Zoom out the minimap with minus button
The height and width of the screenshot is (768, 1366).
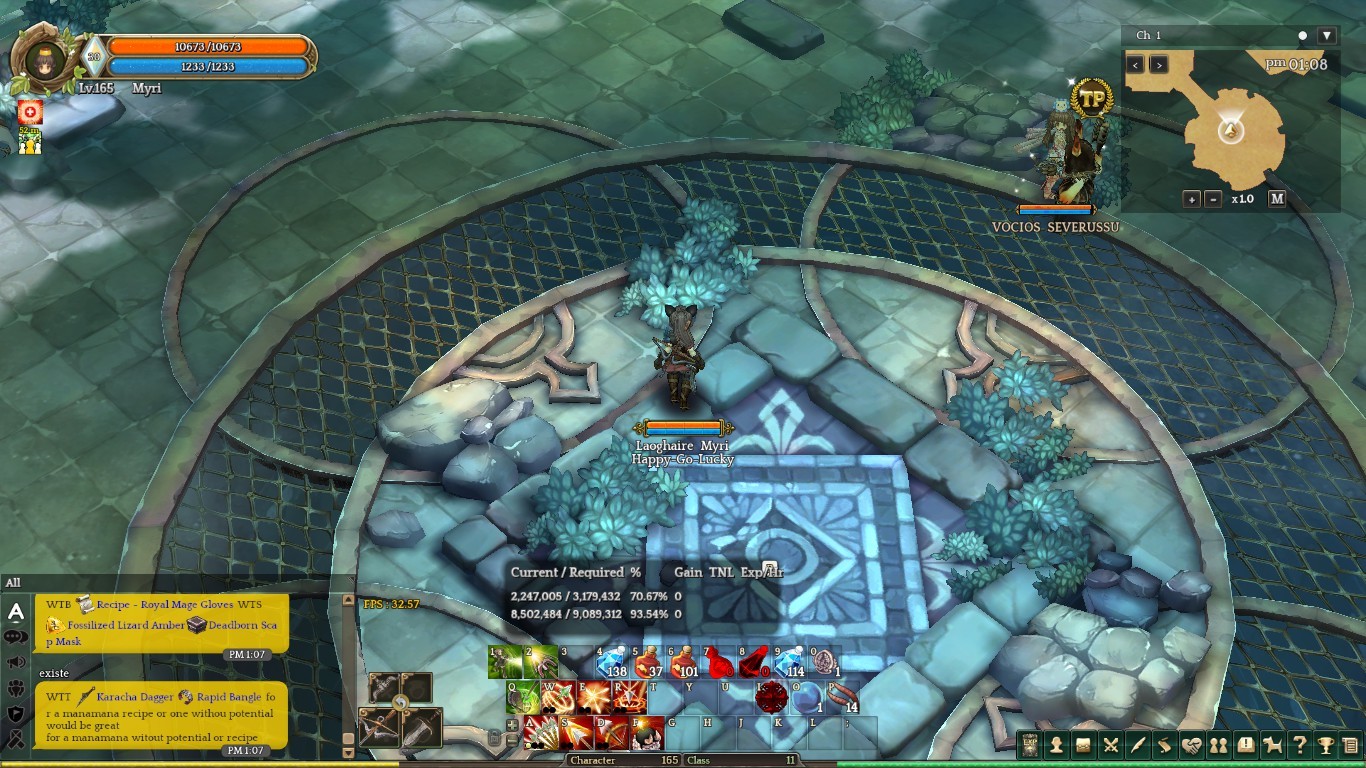(x=1213, y=199)
